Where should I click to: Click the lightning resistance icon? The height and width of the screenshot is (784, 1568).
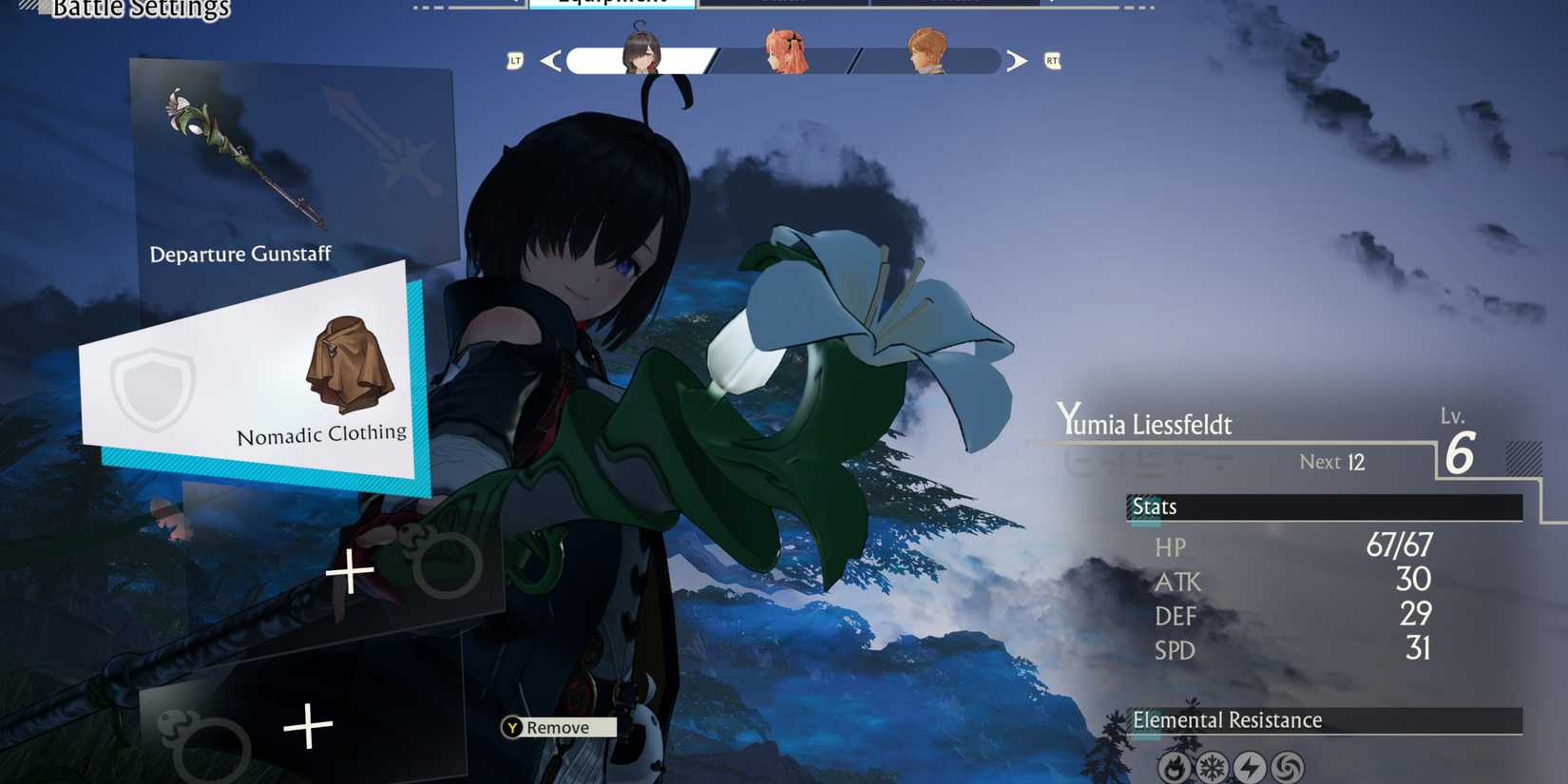tap(1249, 765)
